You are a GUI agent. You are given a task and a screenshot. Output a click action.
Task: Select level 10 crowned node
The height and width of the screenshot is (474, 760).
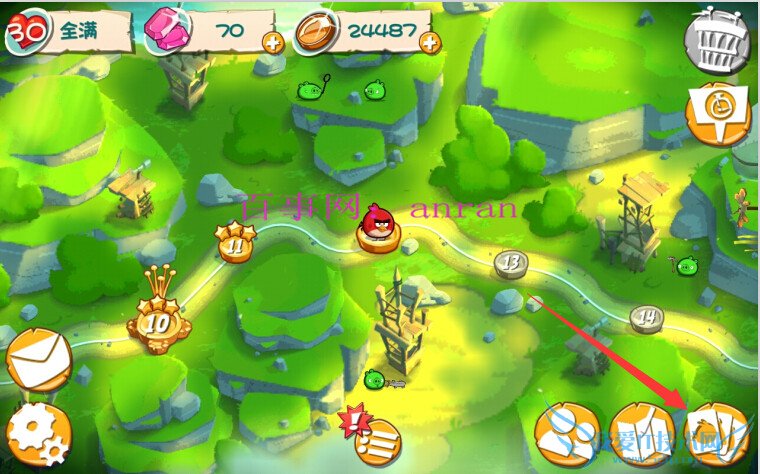pos(158,321)
